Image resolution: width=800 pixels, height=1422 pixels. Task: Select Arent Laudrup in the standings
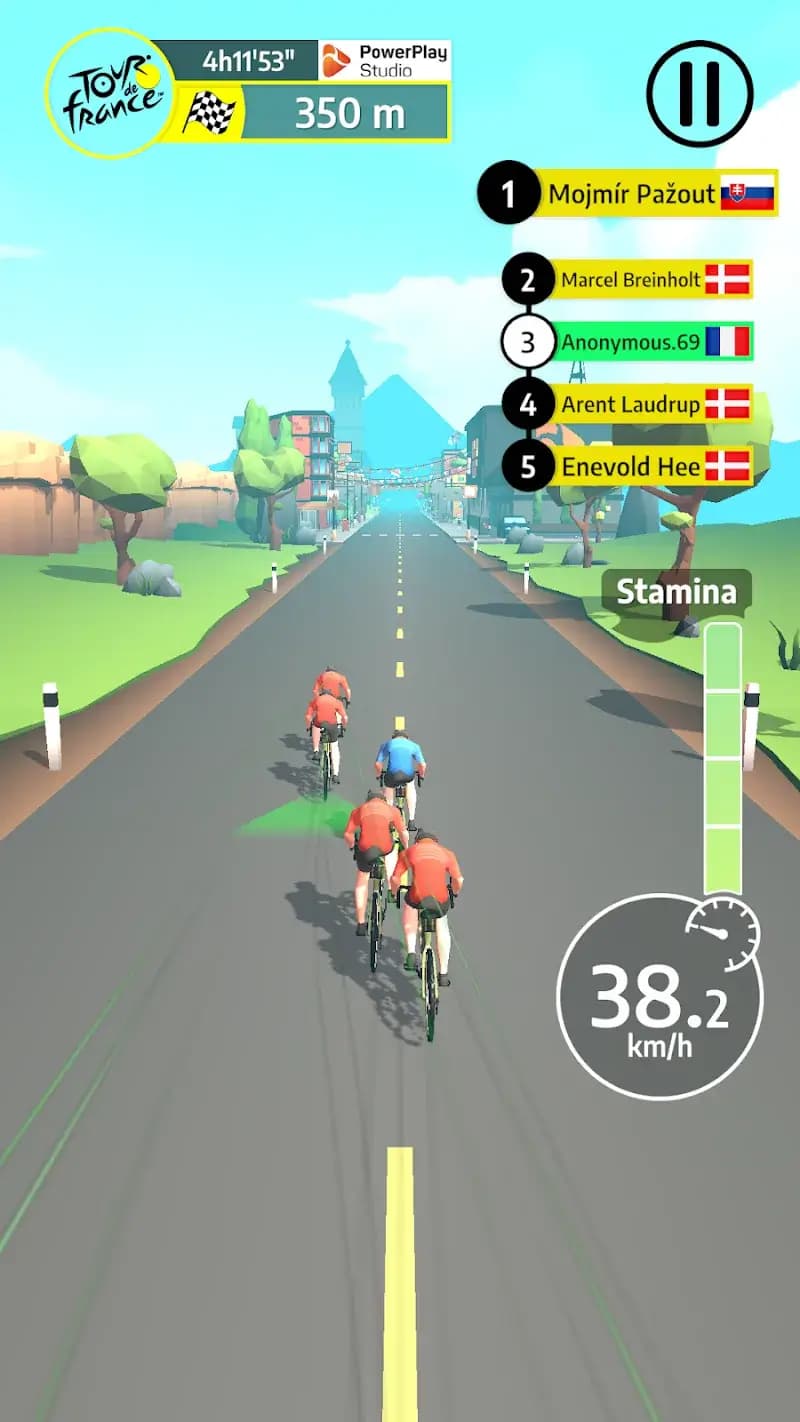tap(630, 405)
